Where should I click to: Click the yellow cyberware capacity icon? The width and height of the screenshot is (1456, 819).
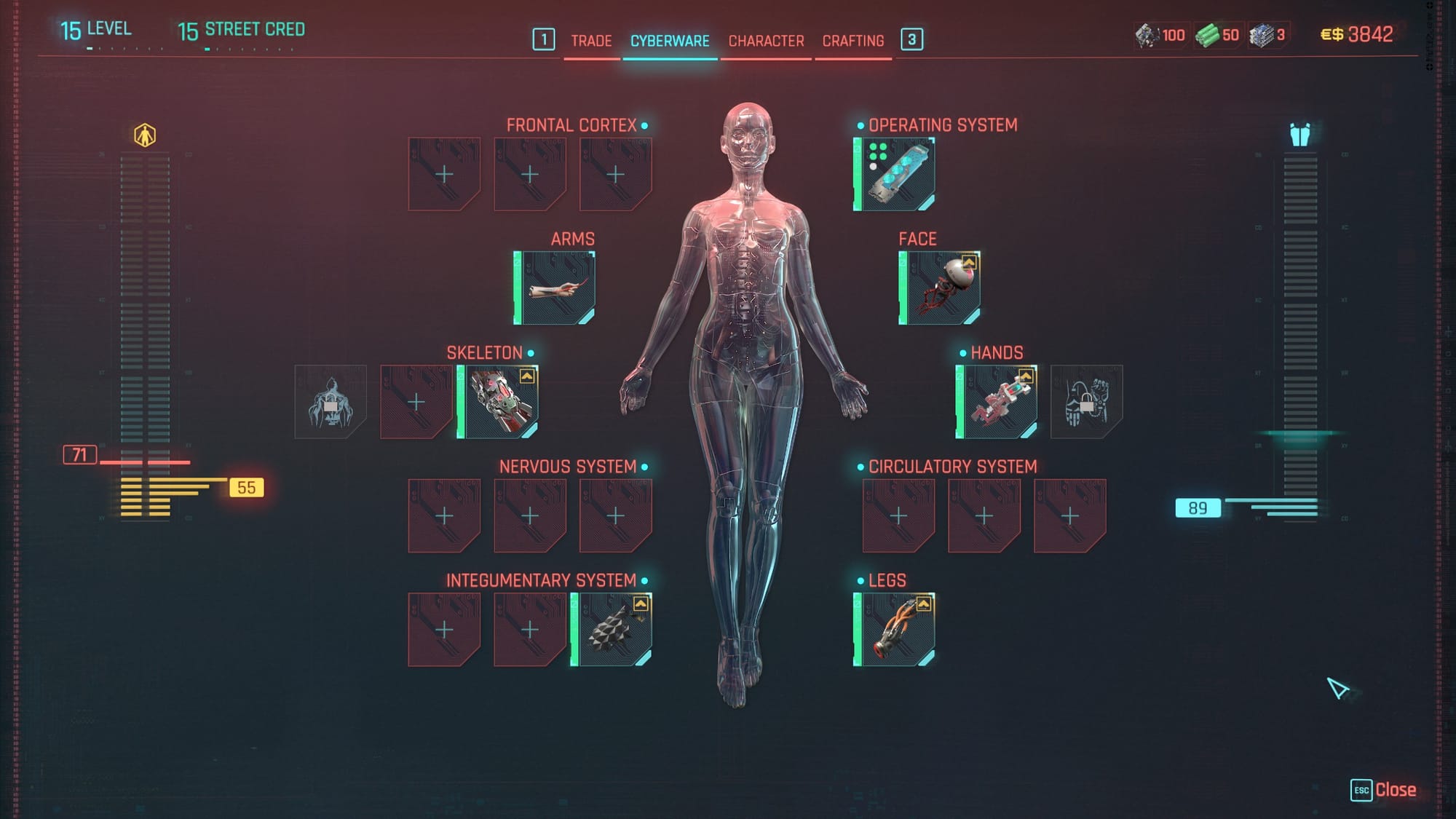(145, 135)
